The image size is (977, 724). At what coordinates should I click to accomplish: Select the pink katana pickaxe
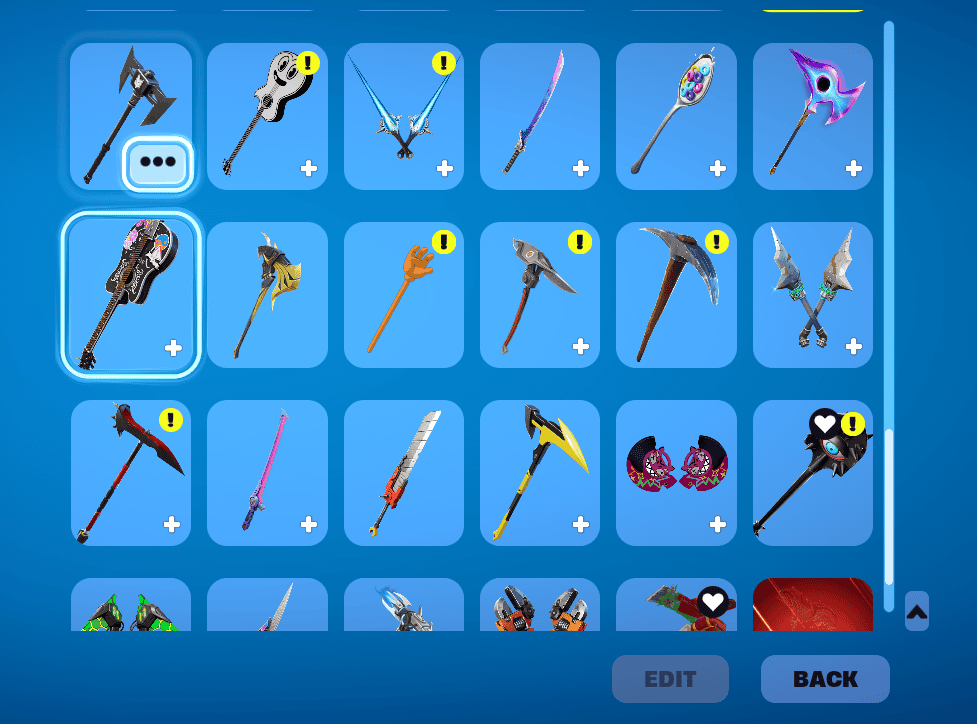(267, 473)
